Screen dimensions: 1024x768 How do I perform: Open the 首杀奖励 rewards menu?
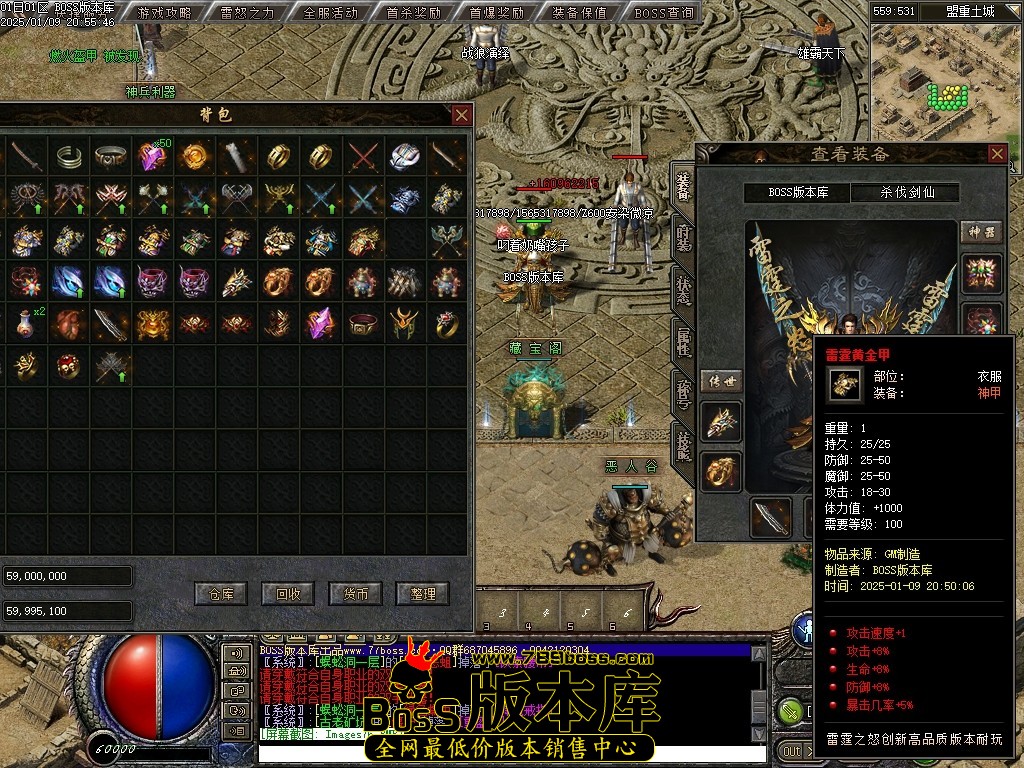[413, 13]
